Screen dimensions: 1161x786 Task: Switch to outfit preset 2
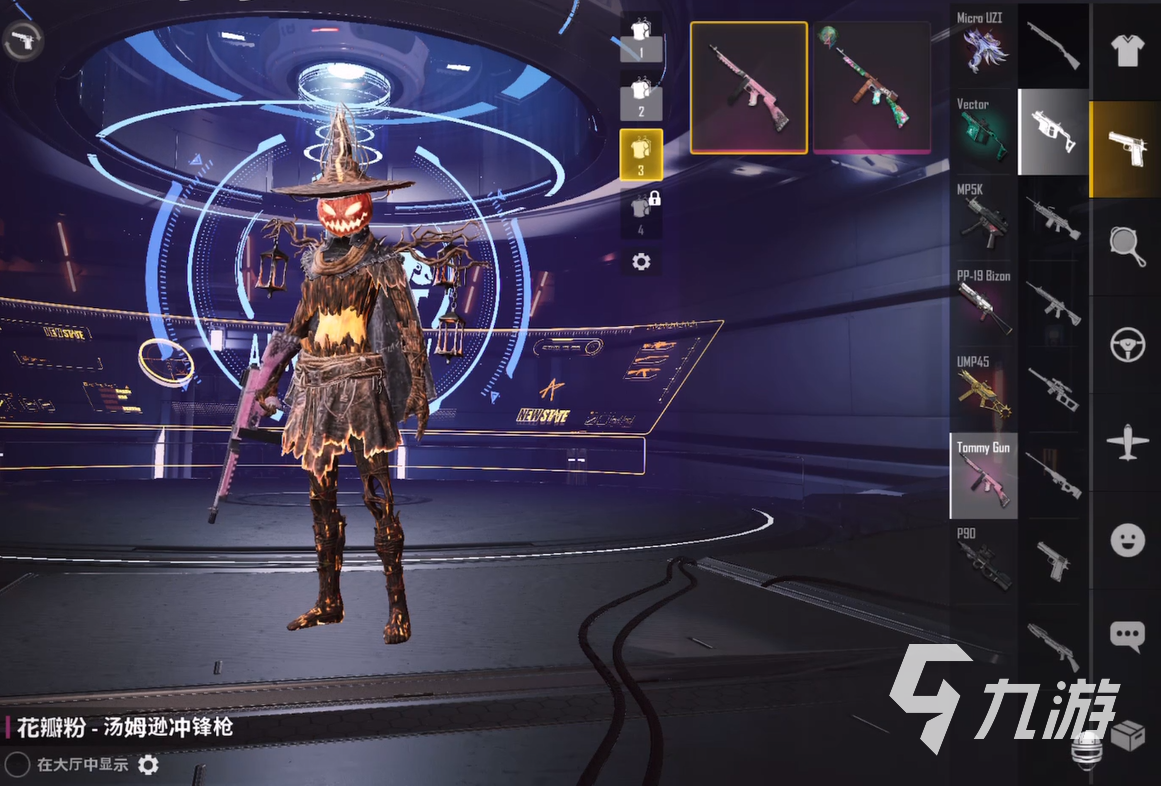(641, 97)
